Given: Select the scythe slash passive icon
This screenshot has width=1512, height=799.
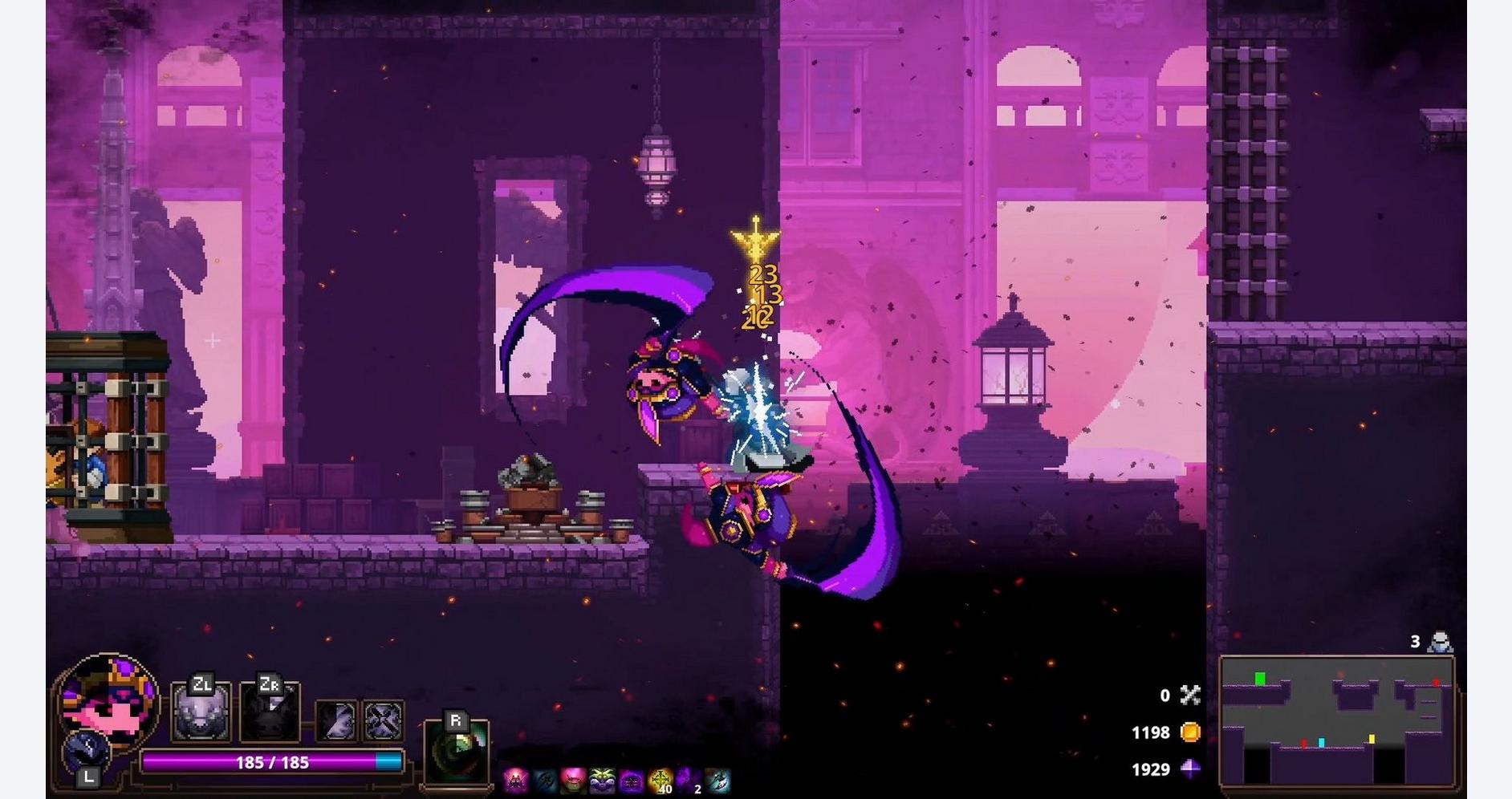Looking at the screenshot, I should click(x=336, y=720).
